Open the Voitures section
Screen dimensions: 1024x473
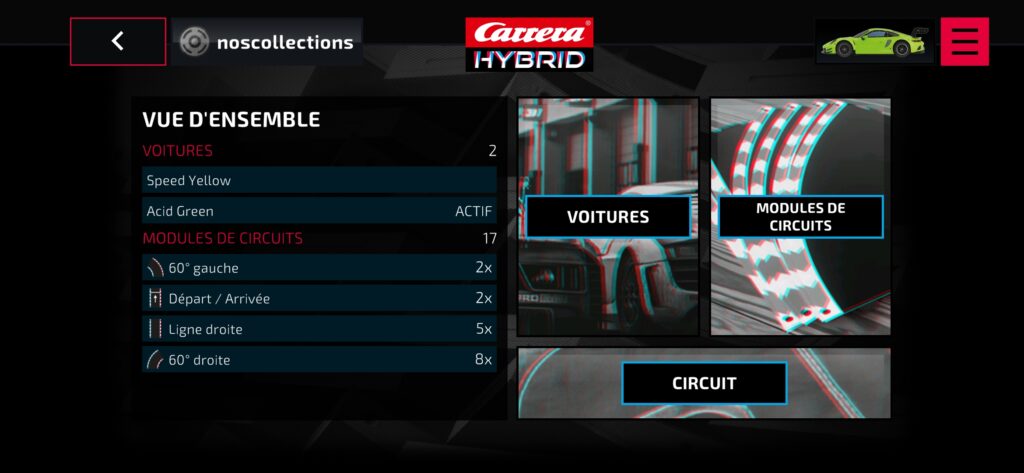[x=608, y=217]
